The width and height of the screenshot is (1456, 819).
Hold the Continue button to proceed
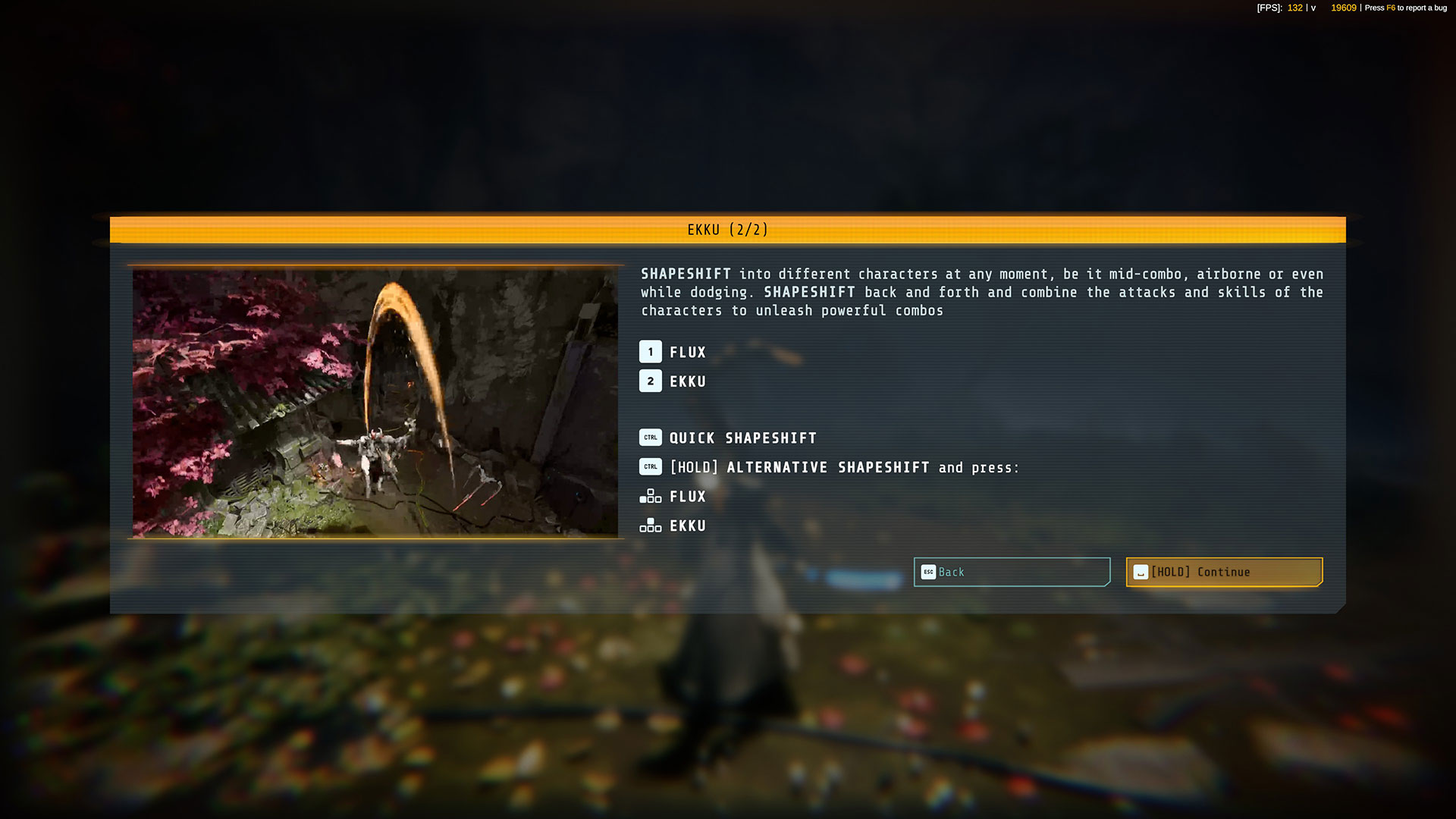(1224, 572)
